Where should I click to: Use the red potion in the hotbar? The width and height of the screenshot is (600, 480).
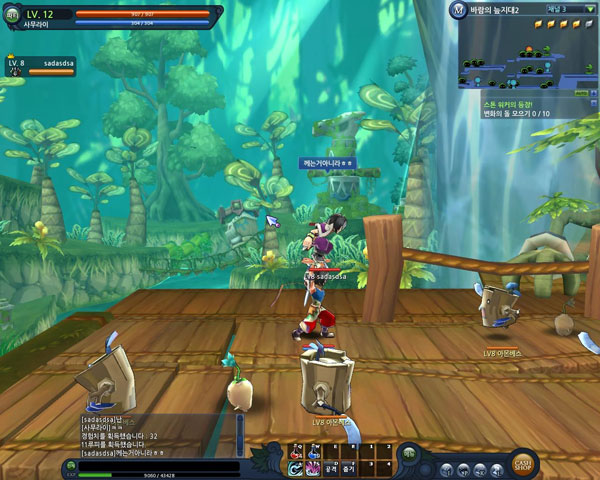tap(296, 451)
